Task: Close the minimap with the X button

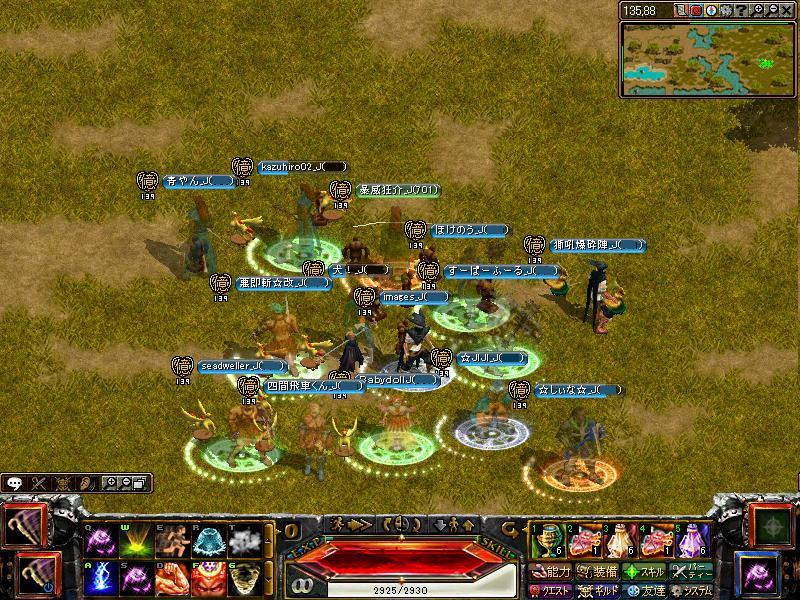Action: (788, 10)
